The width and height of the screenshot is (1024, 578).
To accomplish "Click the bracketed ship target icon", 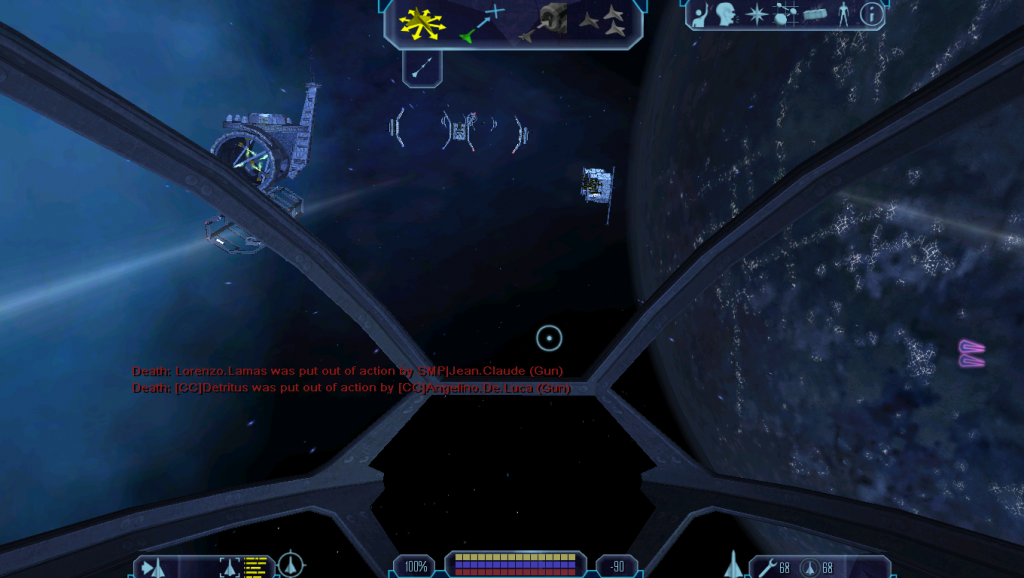I will [229, 567].
